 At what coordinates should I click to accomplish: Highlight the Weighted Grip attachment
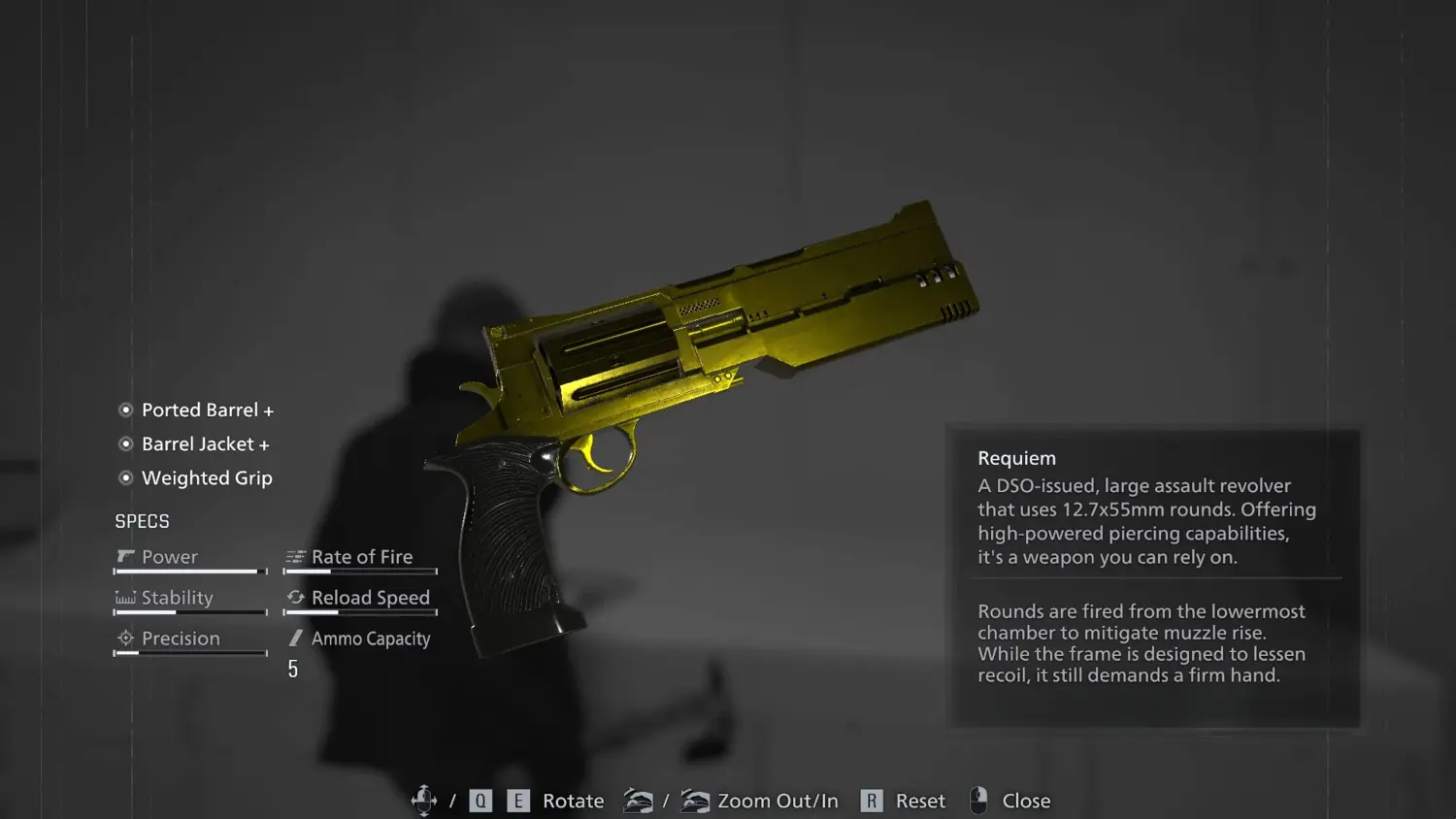pyautogui.click(x=206, y=478)
